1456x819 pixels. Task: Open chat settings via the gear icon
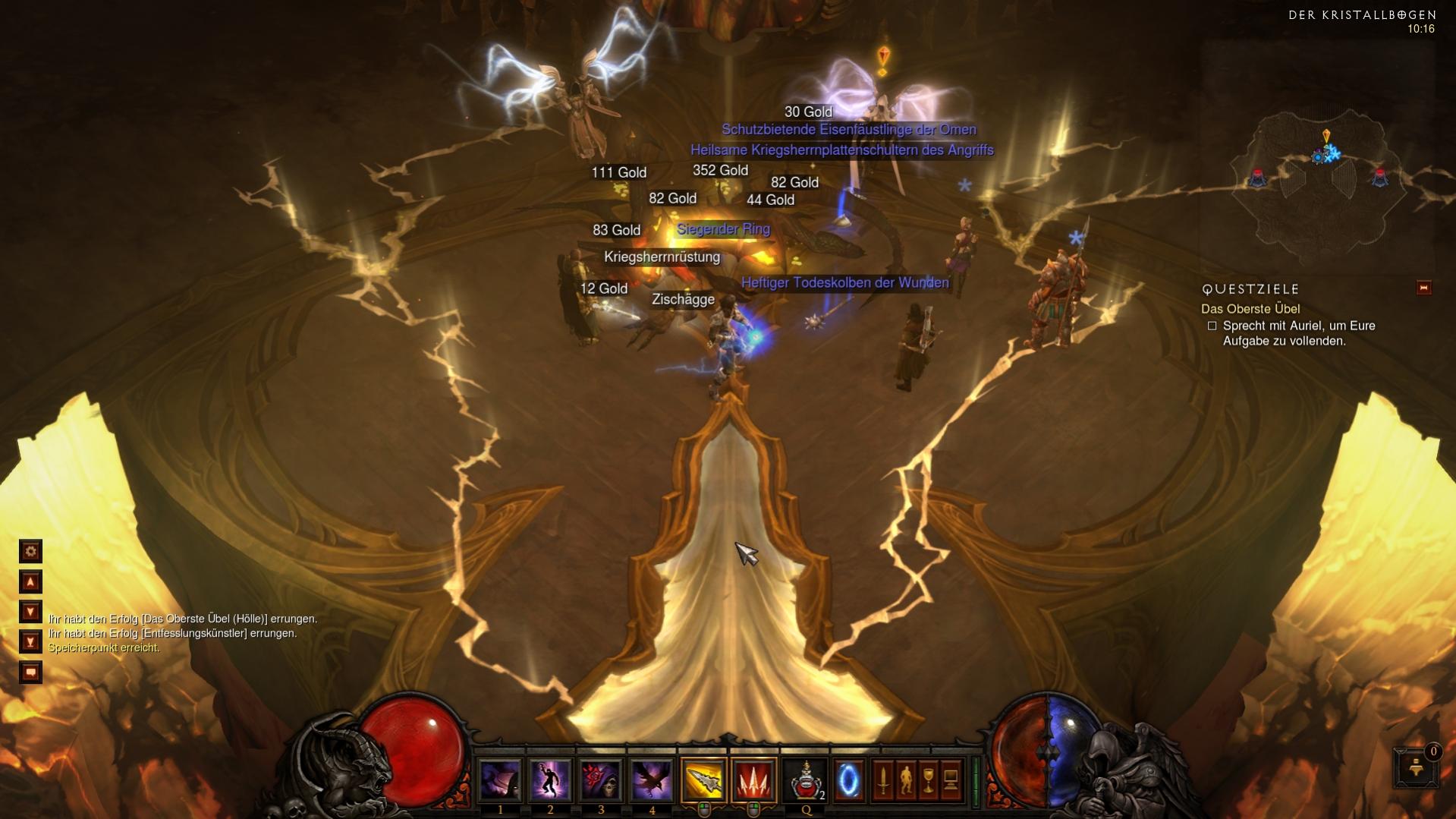30,552
